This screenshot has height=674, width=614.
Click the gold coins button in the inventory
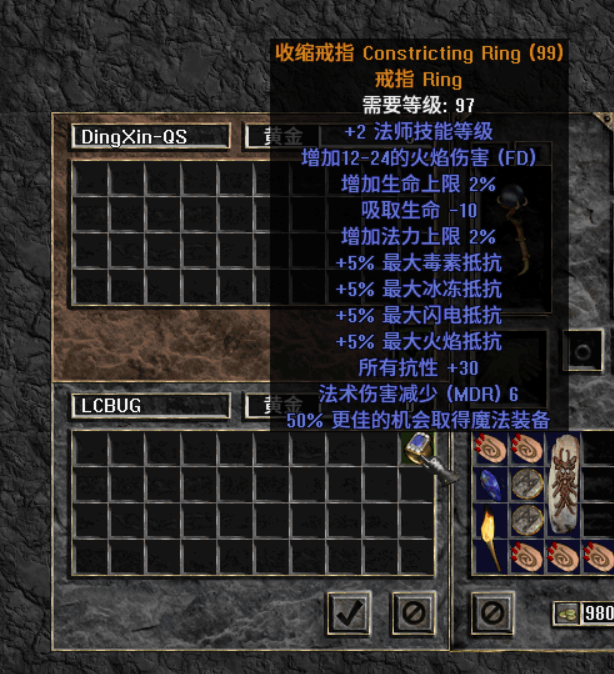tap(568, 614)
